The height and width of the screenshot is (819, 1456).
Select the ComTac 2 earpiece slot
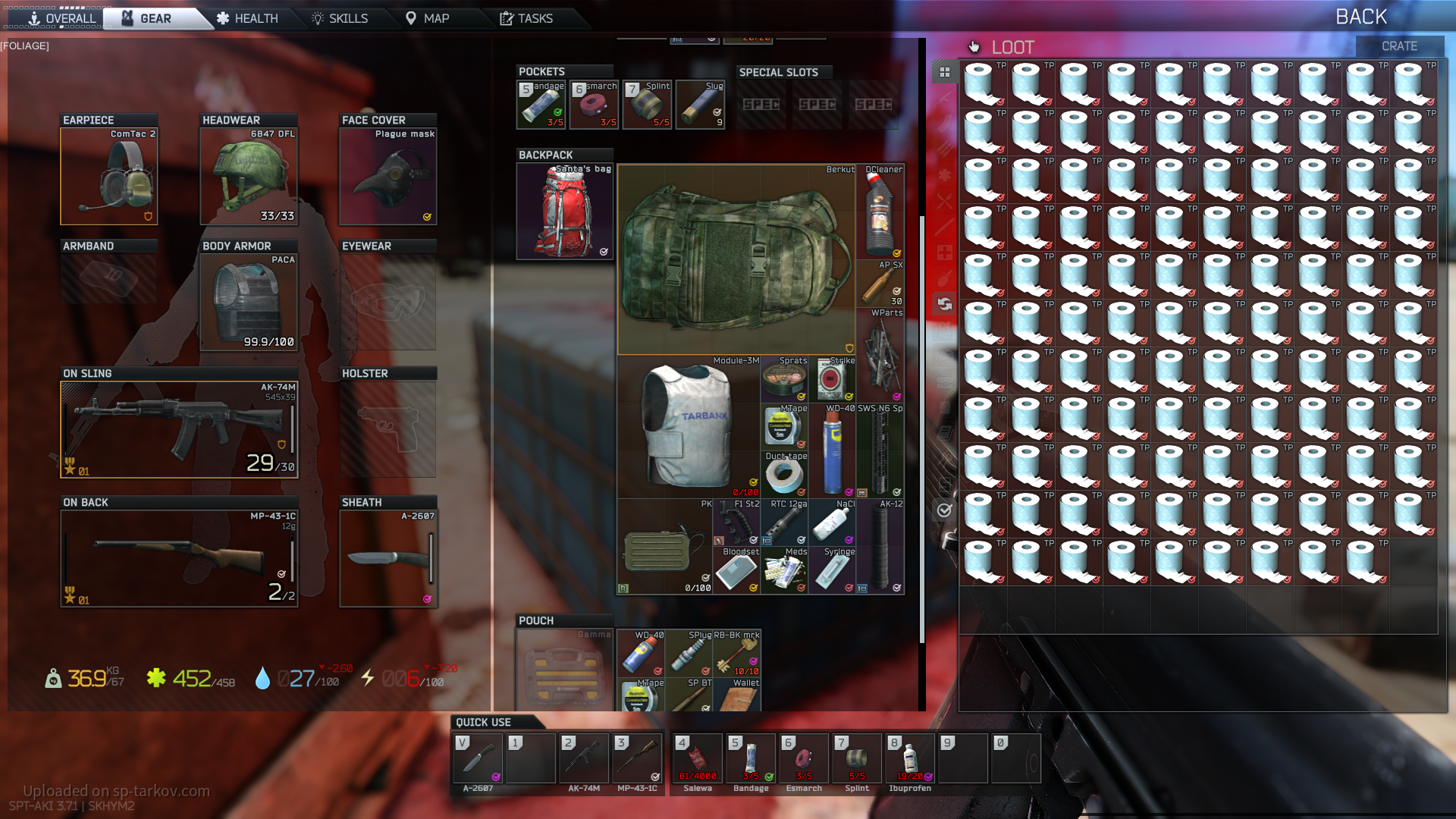coord(109,177)
